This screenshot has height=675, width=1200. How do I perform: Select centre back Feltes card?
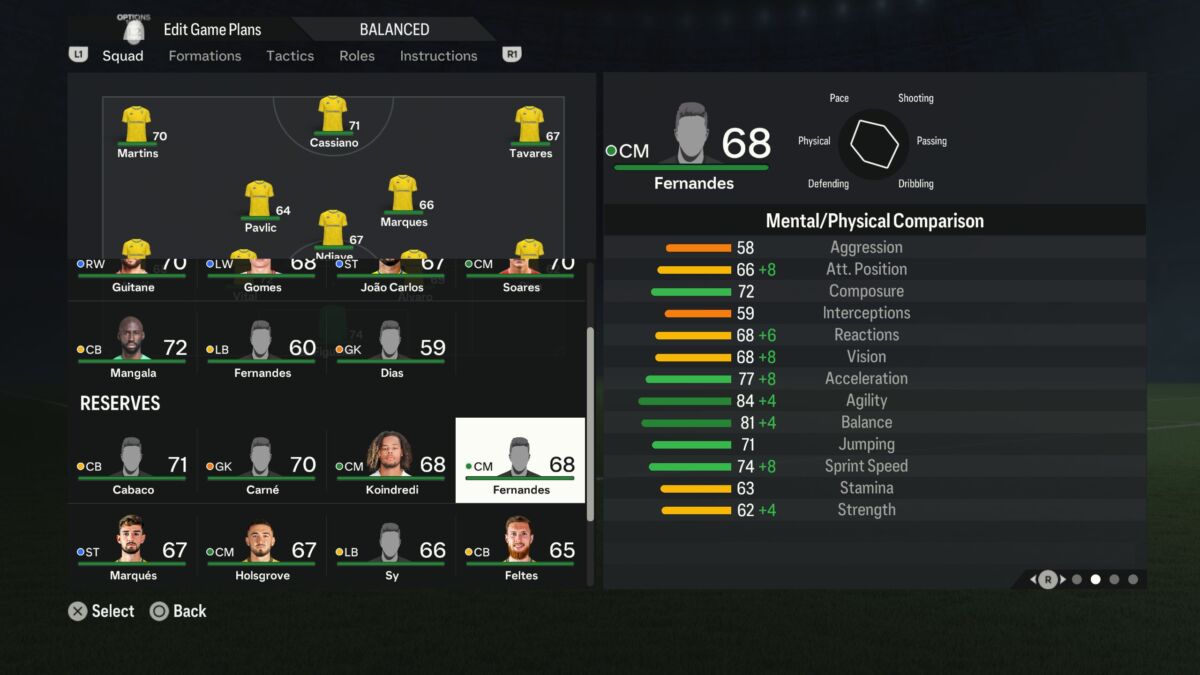point(521,551)
